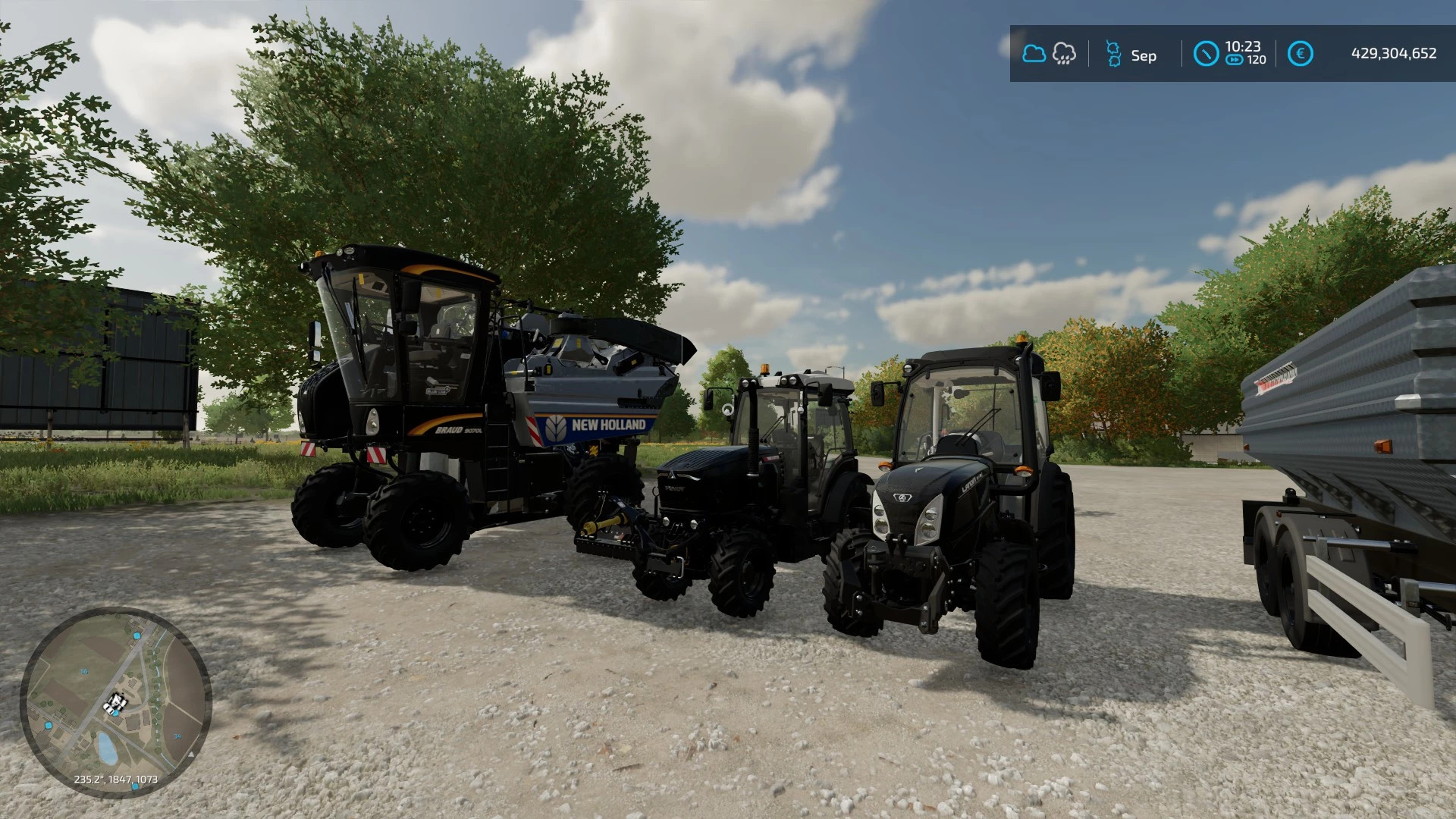Viewport: 1456px width, 819px height.
Task: Click the white compass arrow on the minimap
Action: coord(191,755)
